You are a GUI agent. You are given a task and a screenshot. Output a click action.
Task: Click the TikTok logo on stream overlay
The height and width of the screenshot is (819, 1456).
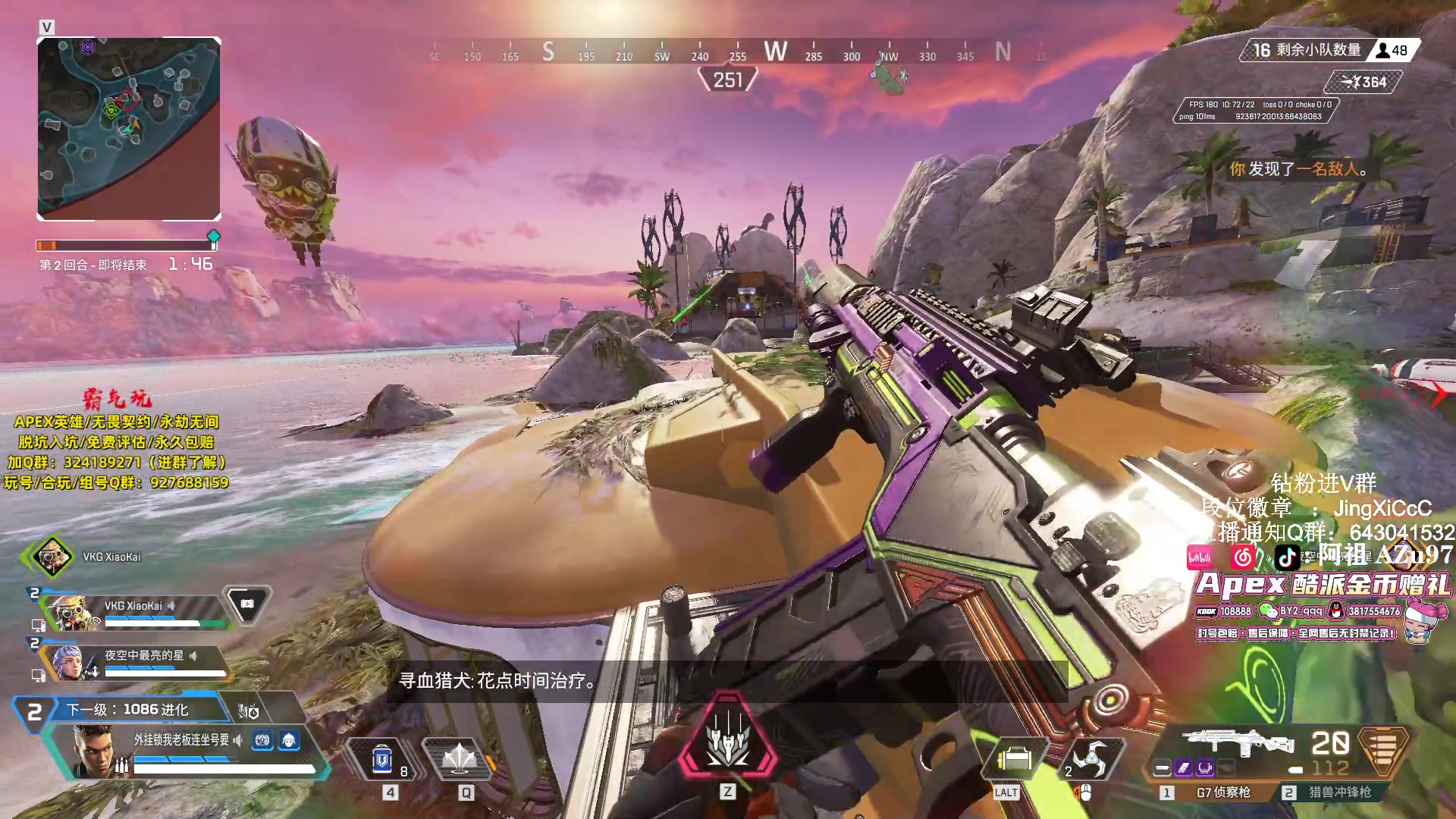click(x=1287, y=558)
